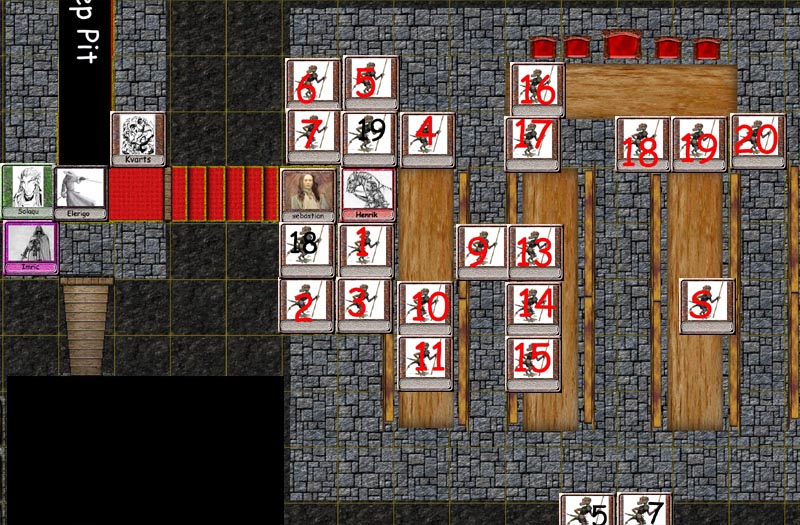Select the Solaqu character token
800x525 pixels.
point(27,192)
